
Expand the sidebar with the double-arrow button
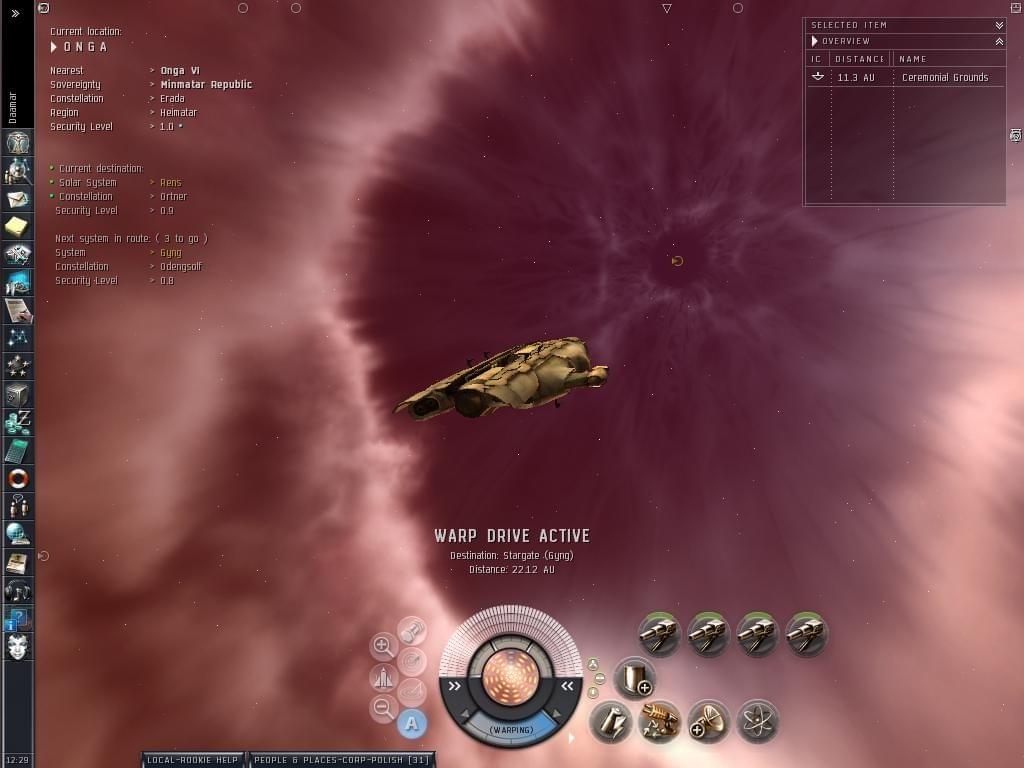[15, 13]
